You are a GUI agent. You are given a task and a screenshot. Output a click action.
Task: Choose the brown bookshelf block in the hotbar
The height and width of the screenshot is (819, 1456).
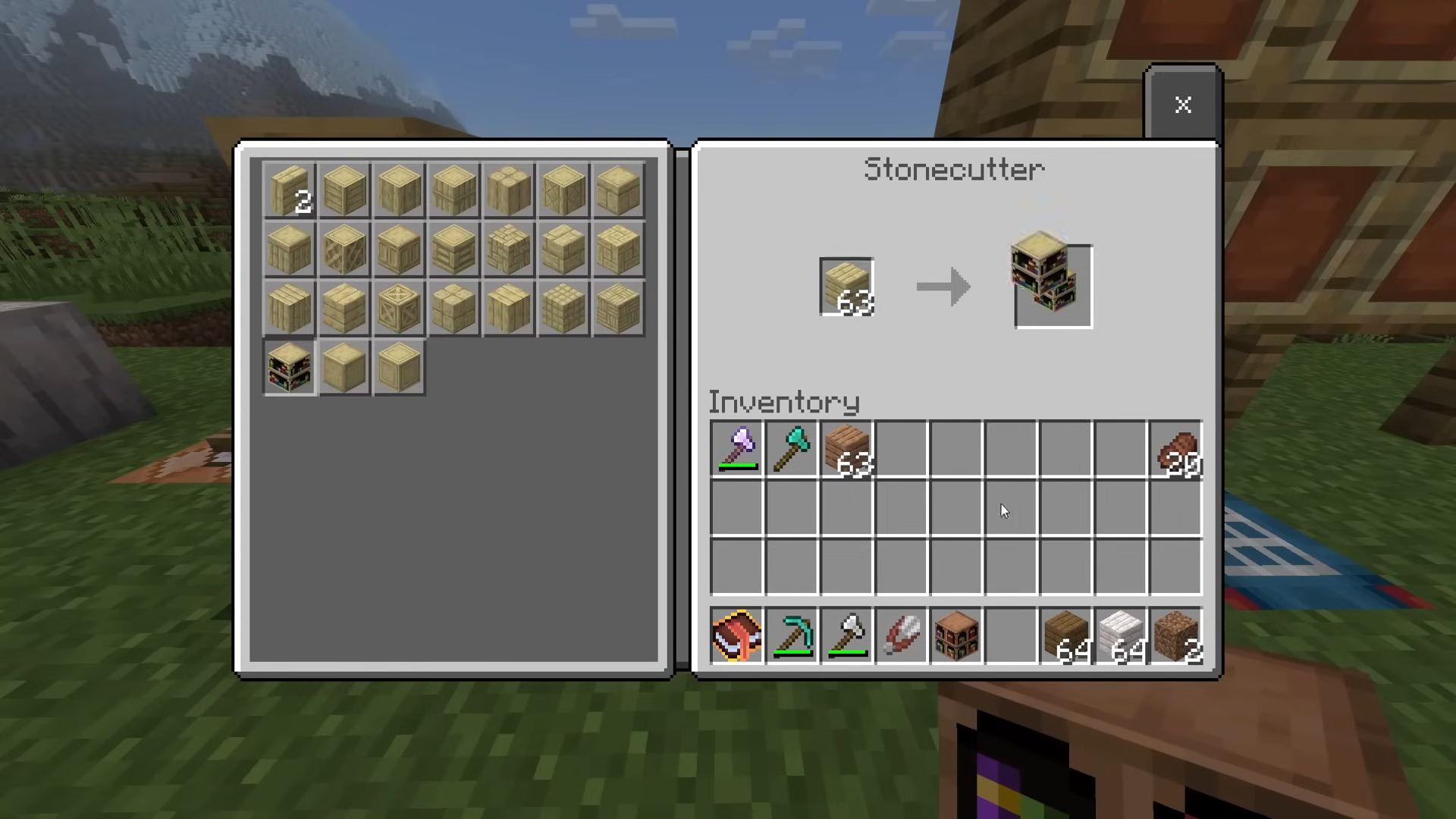click(956, 635)
